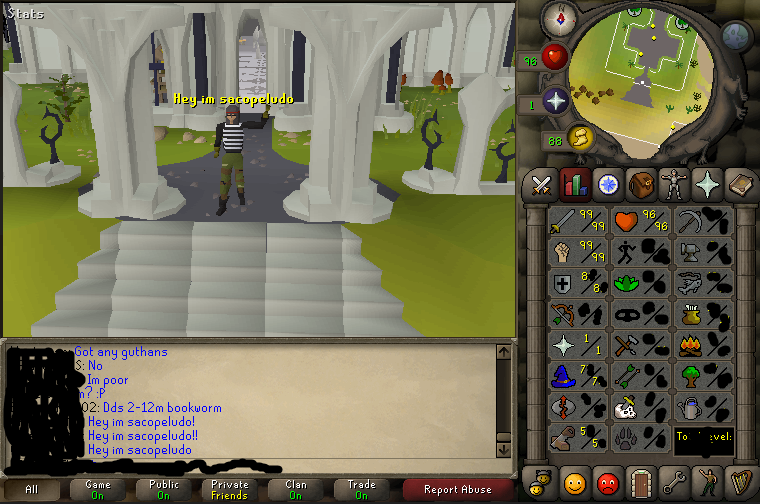Toggle the Public chat filter
Image resolution: width=760 pixels, height=504 pixels.
coord(163,489)
